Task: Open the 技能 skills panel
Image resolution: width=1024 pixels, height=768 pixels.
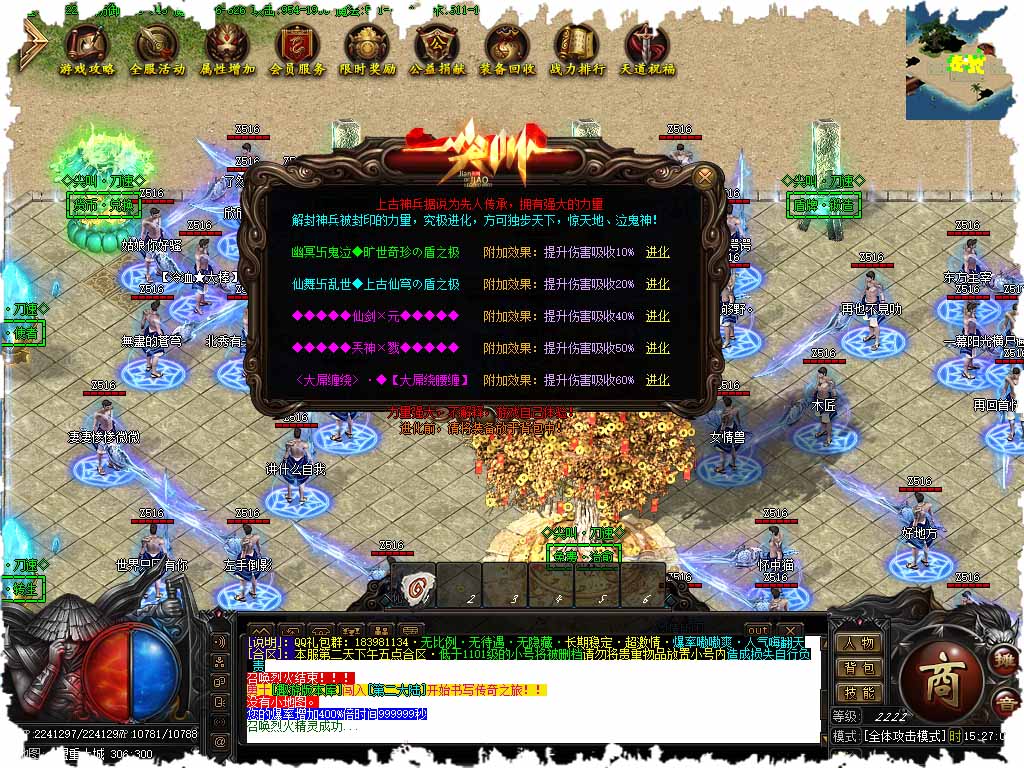Action: point(859,693)
